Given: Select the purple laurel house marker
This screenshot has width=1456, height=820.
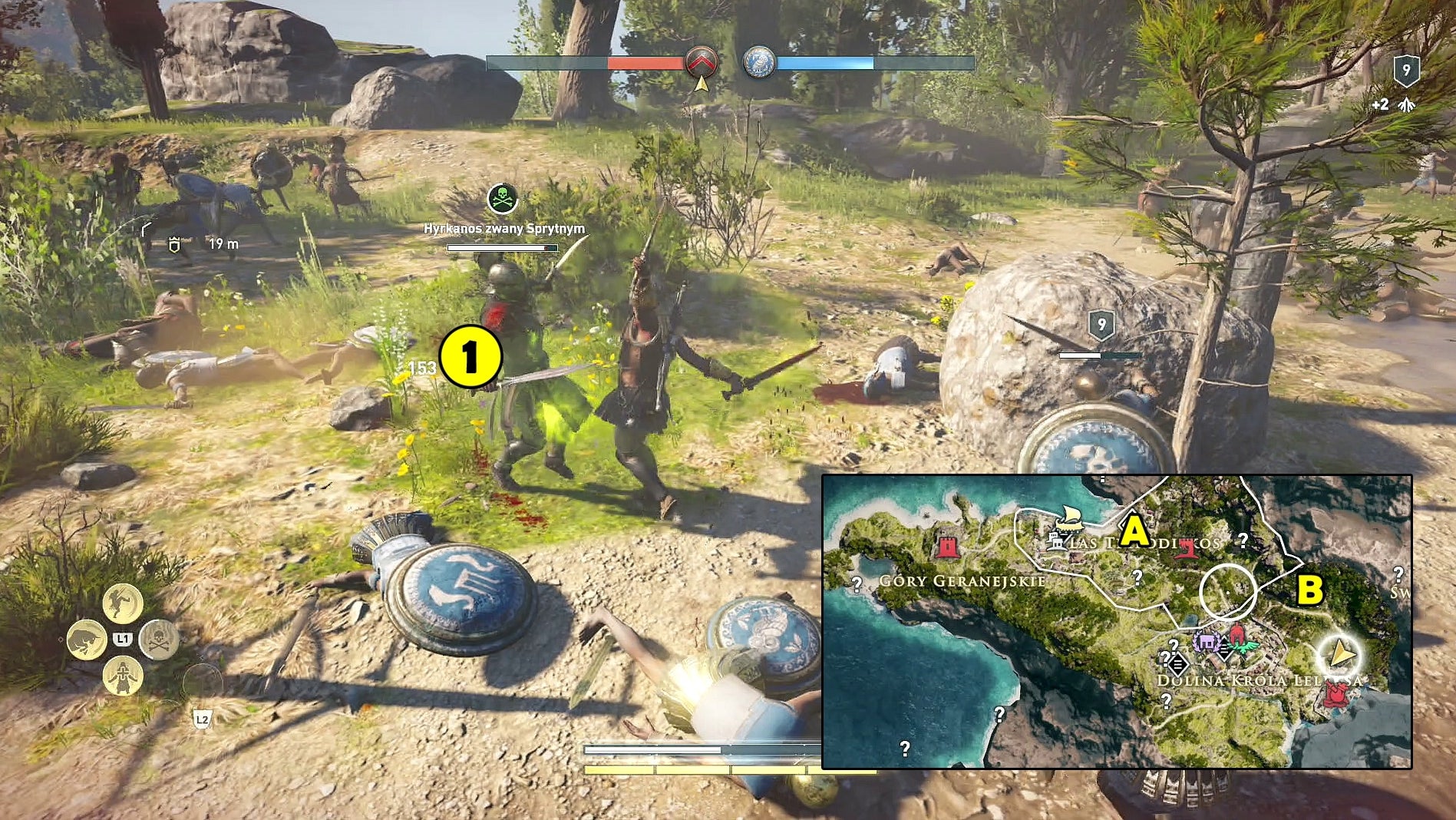Looking at the screenshot, I should (1207, 642).
